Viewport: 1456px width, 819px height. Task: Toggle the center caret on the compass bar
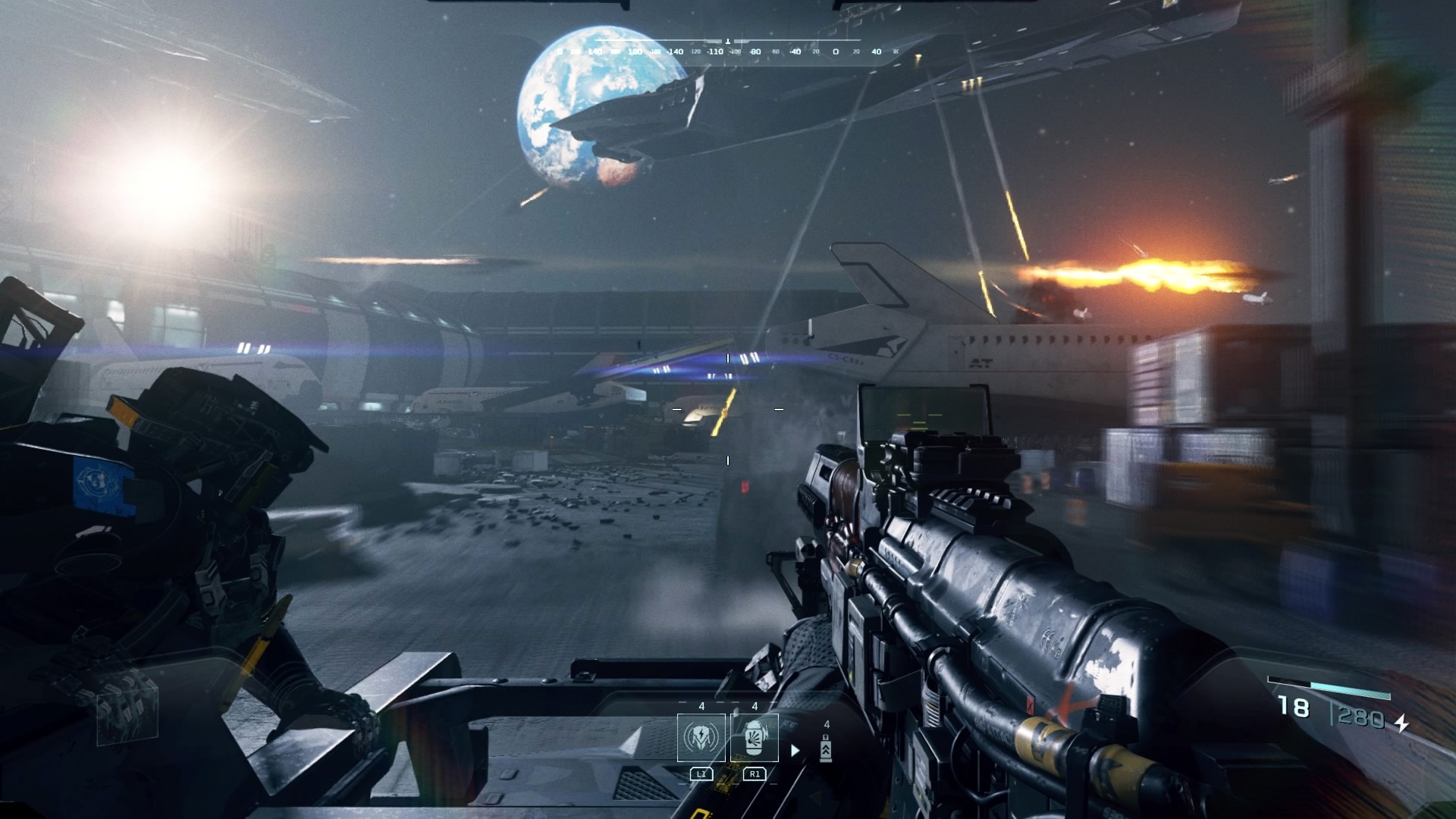[727, 41]
